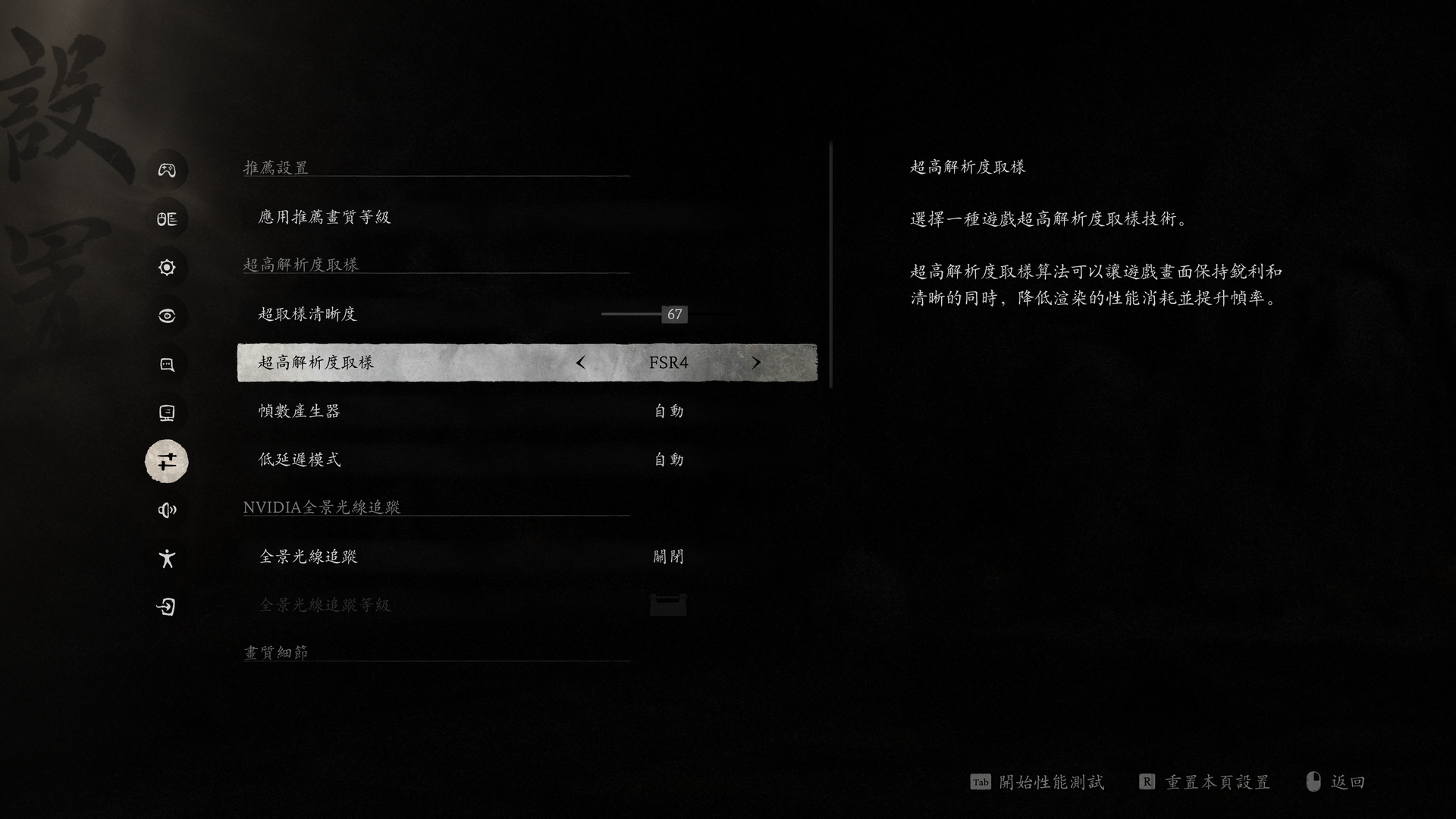Screen dimensions: 1456x819
Task: Switch to the speaker audio settings tab
Action: (x=167, y=510)
